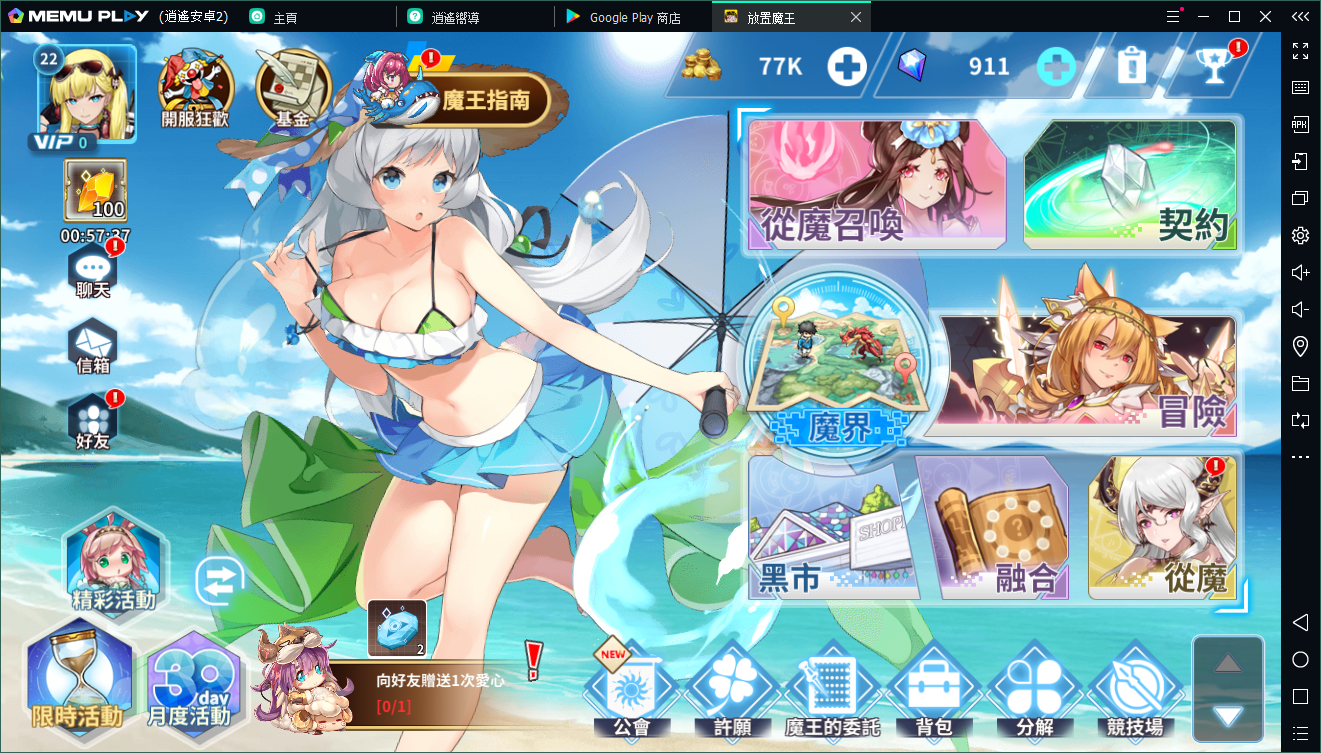Open the 從魔 familiar roster

1163,528
